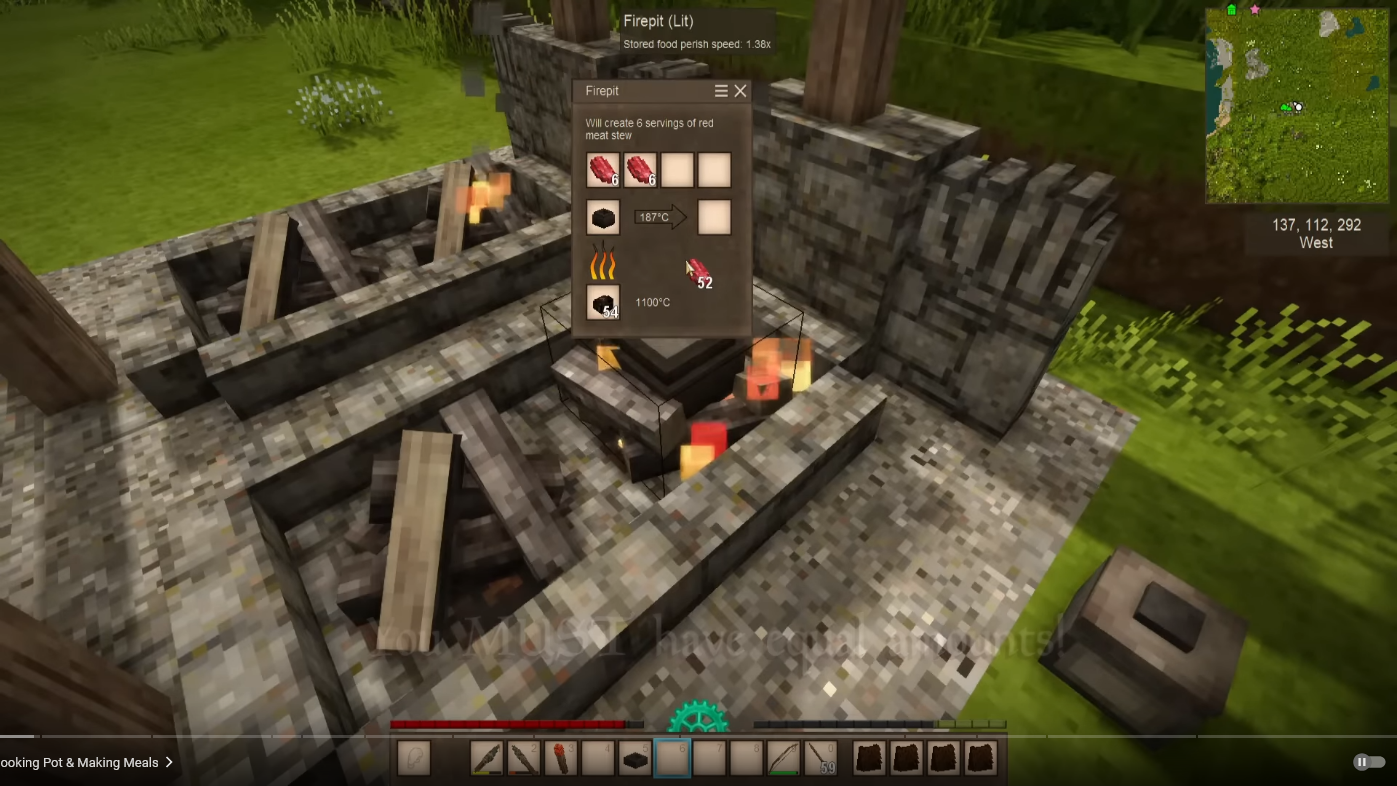The image size is (1397, 786).
Task: Click the empty off-hand slot left of hotbar
Action: tap(414, 759)
